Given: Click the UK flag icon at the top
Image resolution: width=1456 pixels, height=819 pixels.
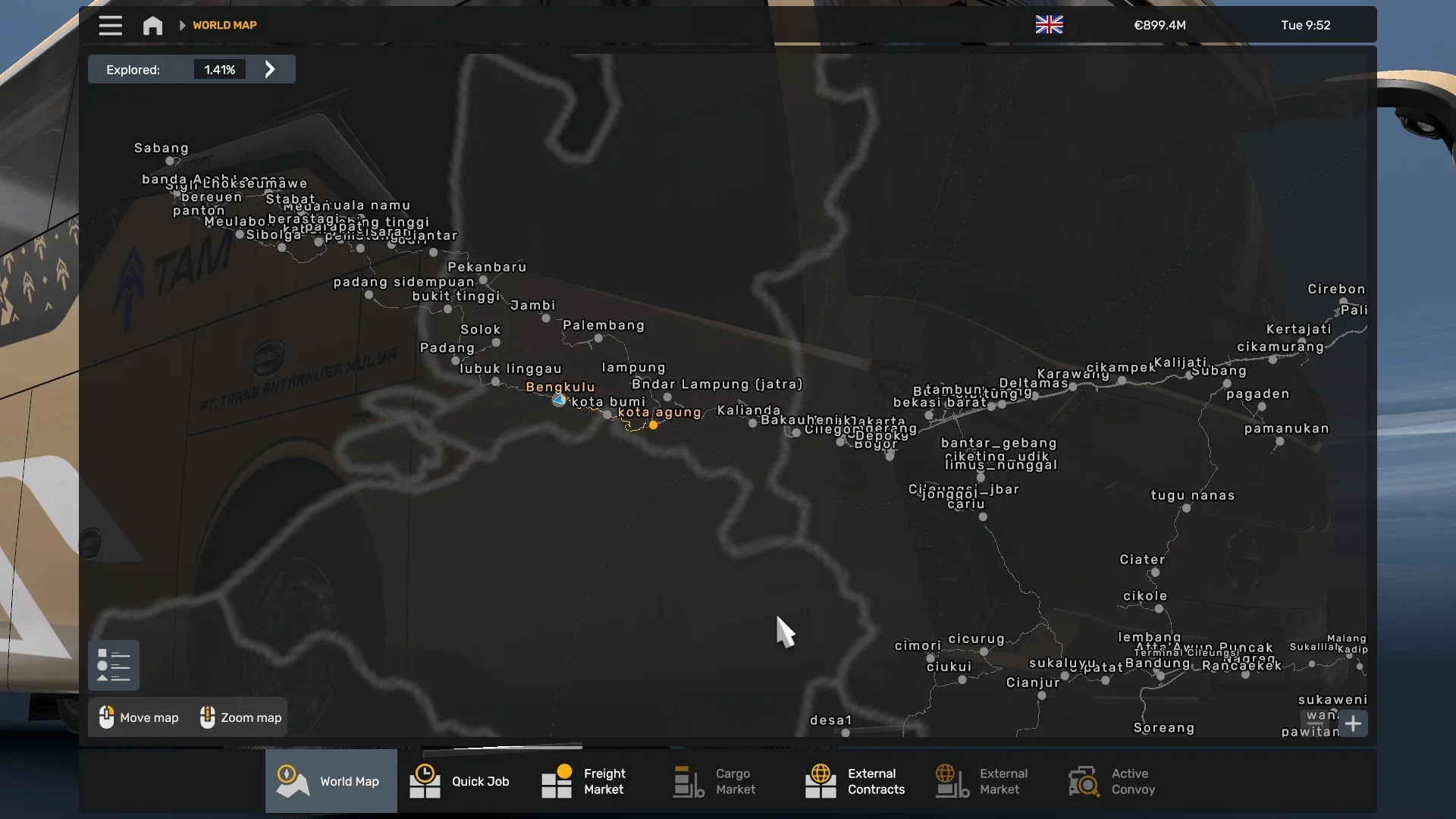Looking at the screenshot, I should [x=1049, y=24].
